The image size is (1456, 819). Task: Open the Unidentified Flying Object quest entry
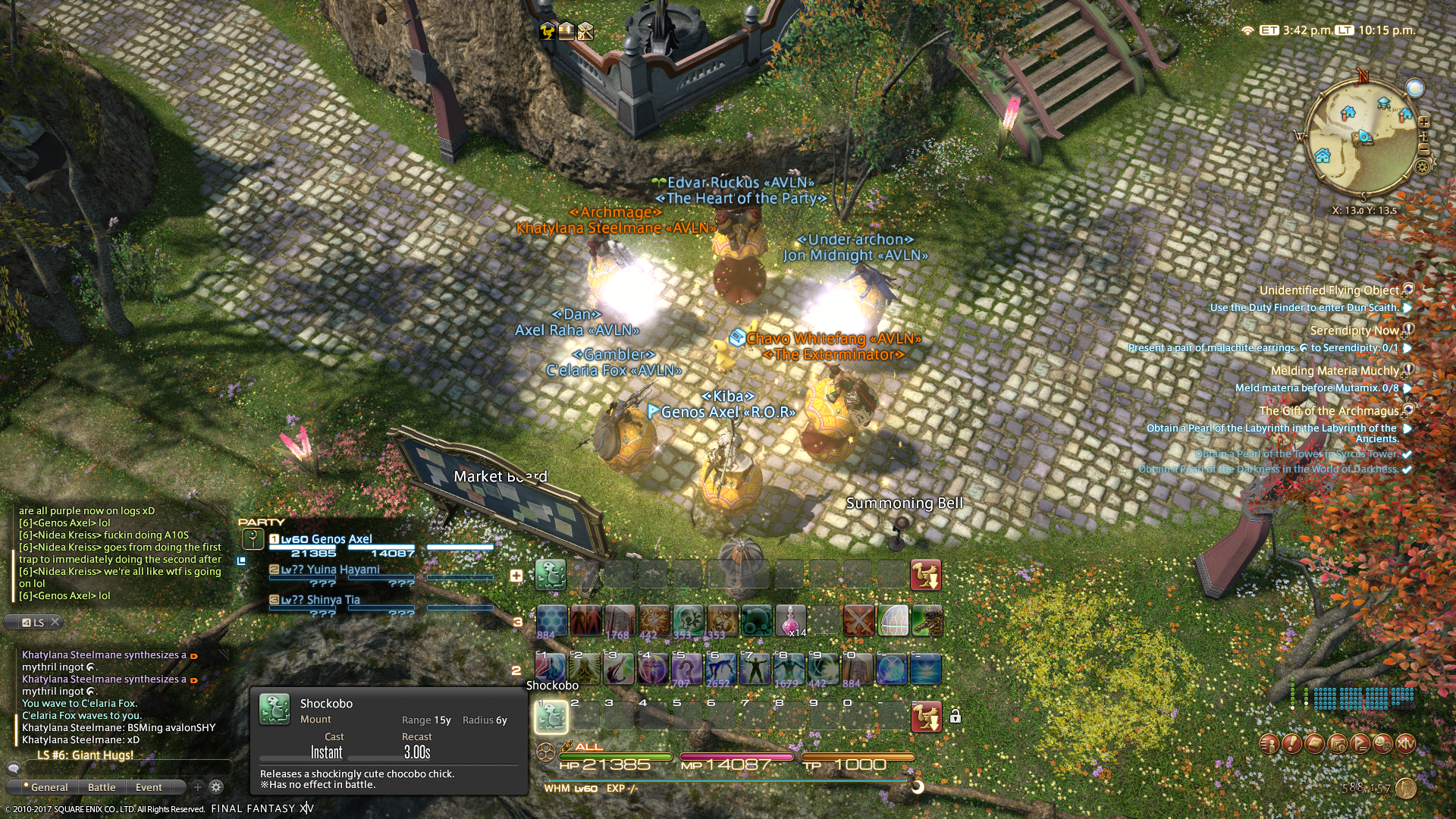1329,290
